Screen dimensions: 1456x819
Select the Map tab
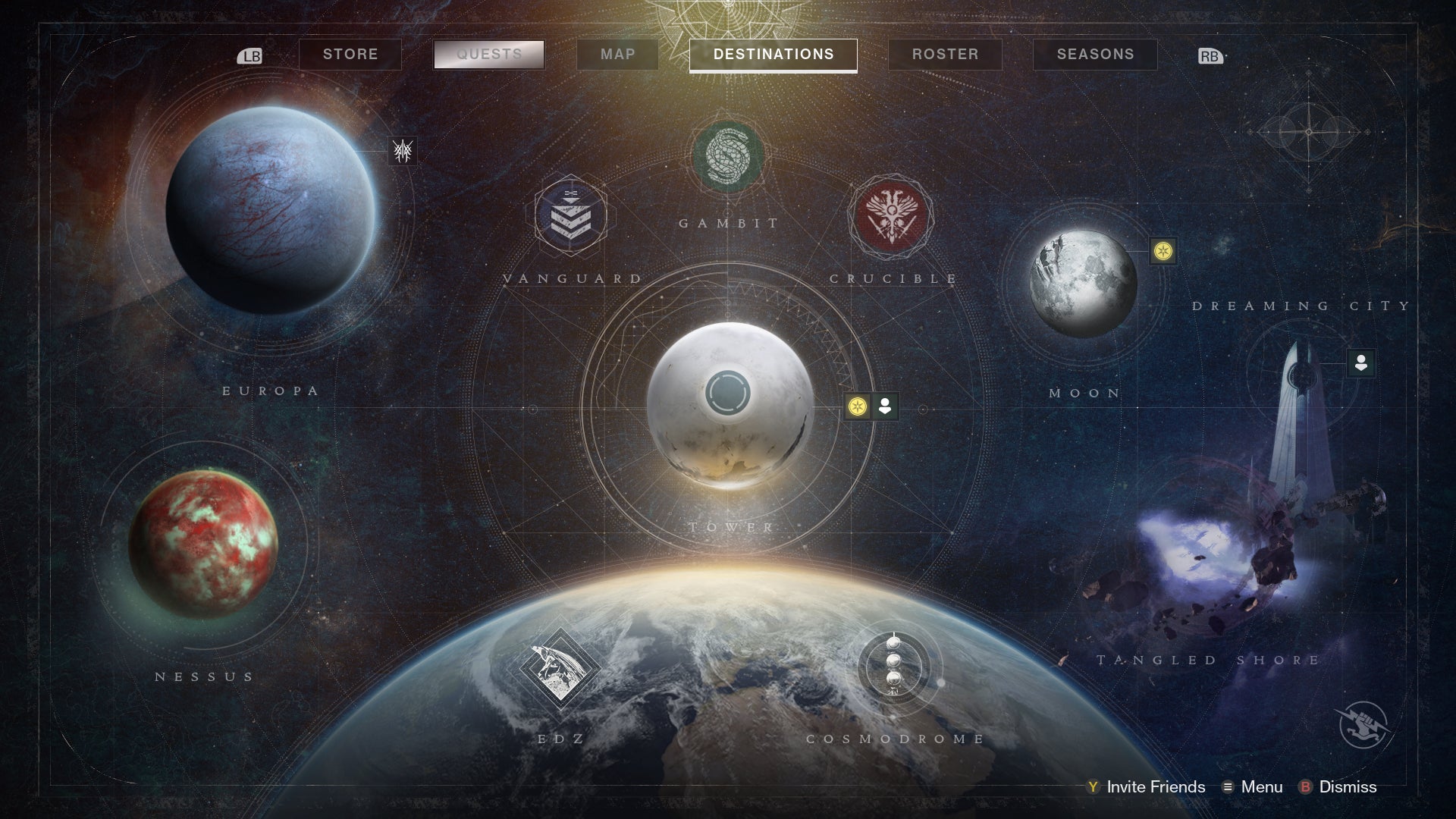(617, 54)
